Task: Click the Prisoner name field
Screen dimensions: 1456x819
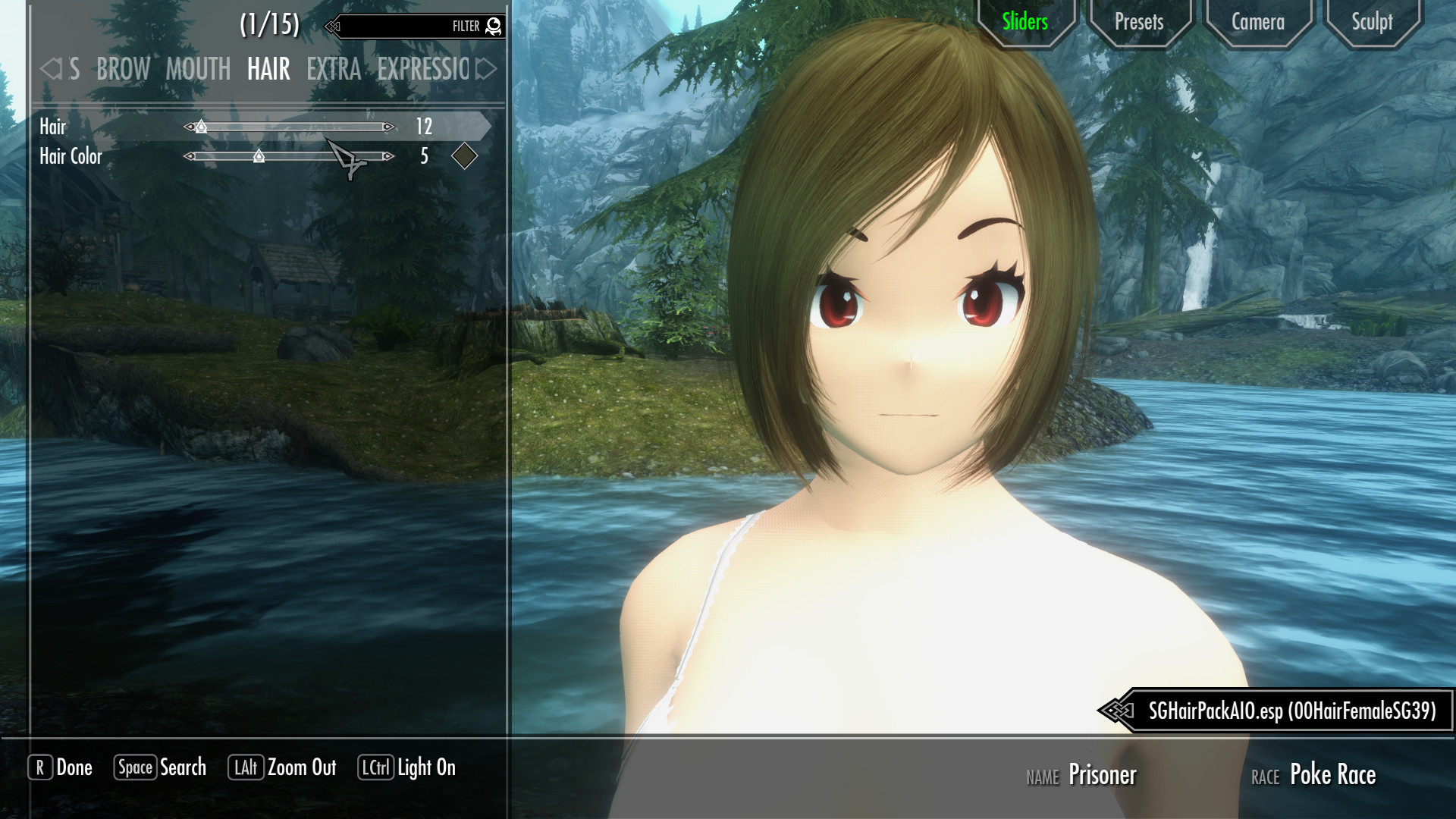Action: [x=1102, y=775]
